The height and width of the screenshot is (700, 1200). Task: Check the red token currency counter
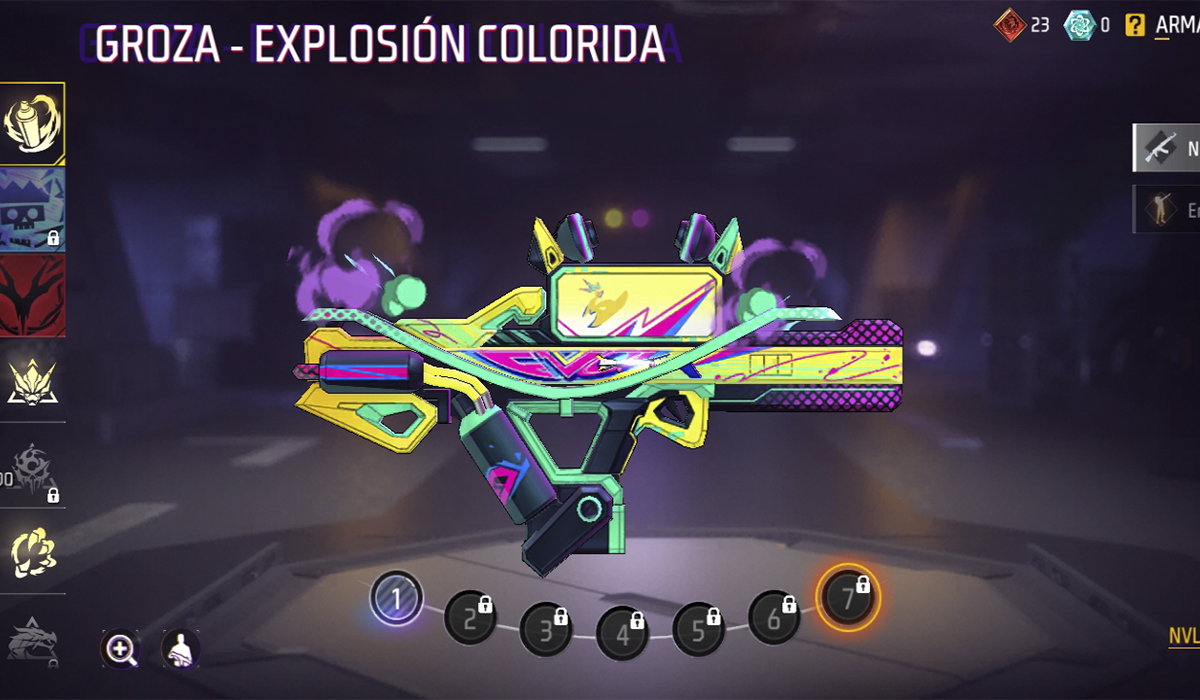point(1021,25)
